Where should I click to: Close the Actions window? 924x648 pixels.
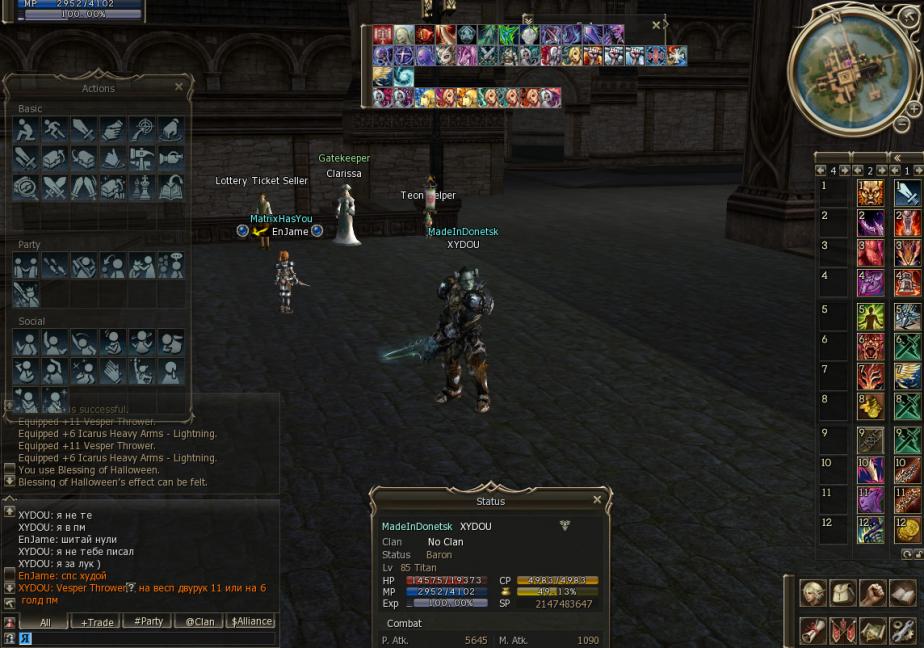[x=179, y=87]
